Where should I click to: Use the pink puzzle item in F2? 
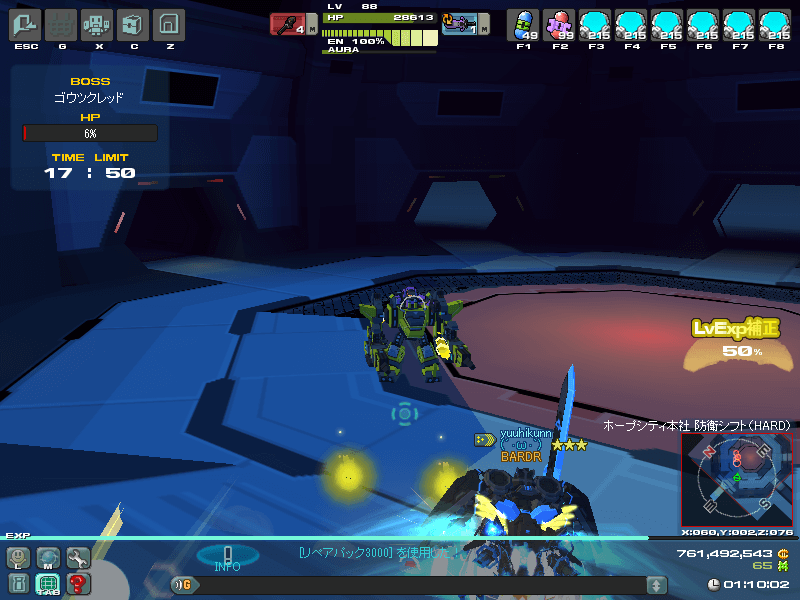coord(559,24)
